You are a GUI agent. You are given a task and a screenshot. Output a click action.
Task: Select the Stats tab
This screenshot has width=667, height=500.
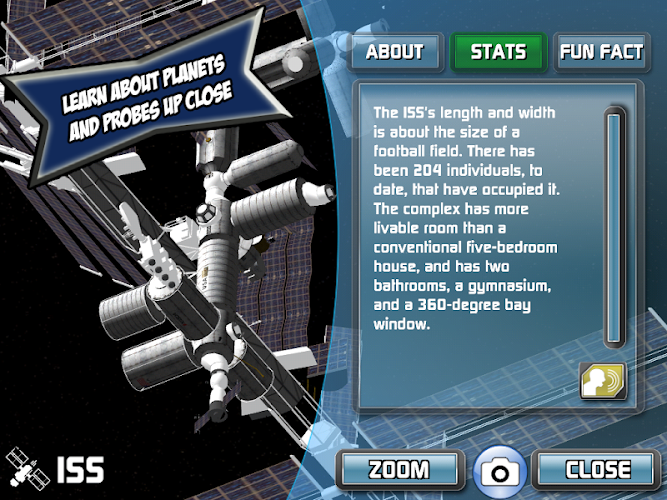click(498, 52)
